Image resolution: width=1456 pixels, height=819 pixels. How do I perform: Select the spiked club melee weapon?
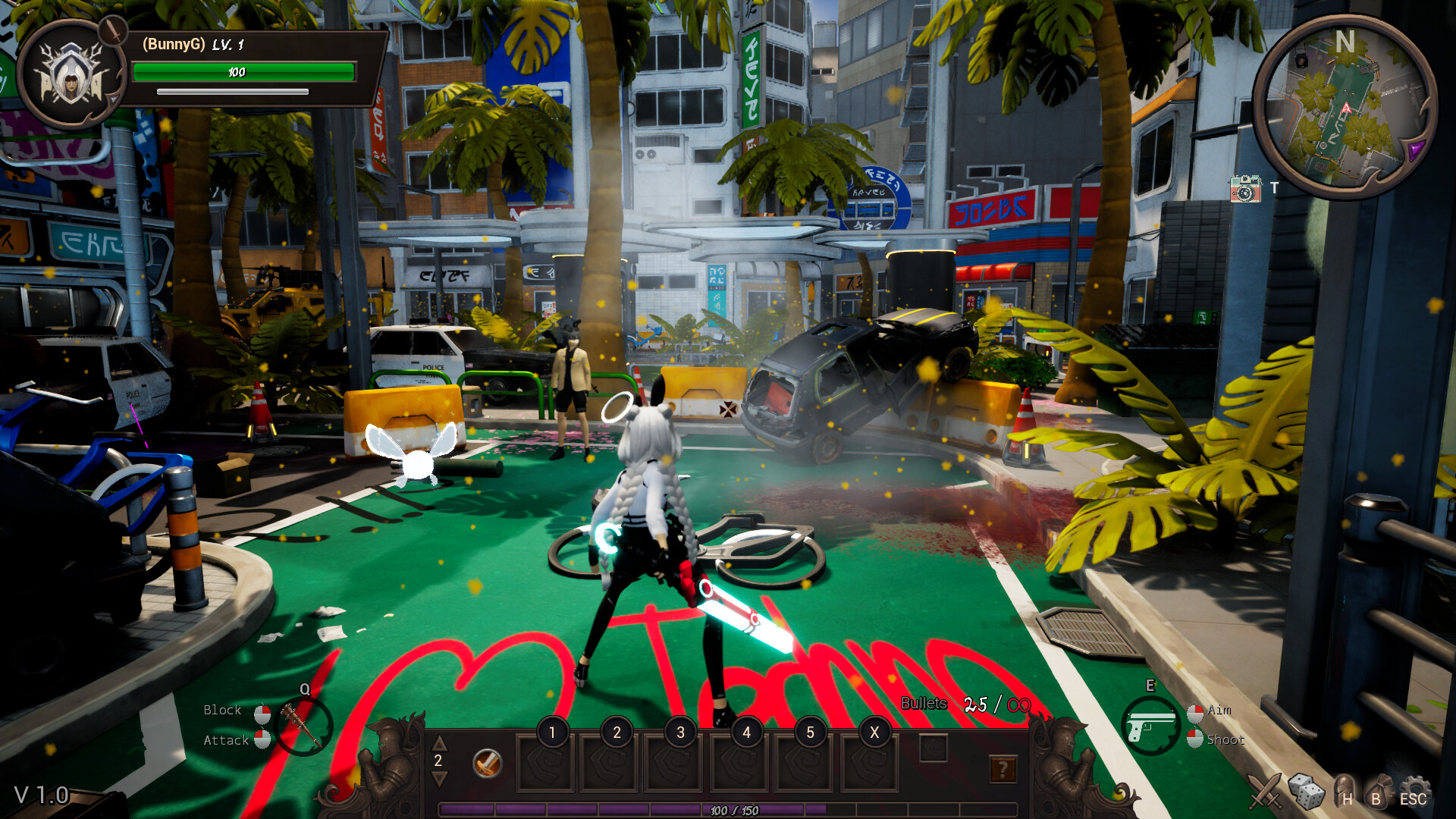302,726
